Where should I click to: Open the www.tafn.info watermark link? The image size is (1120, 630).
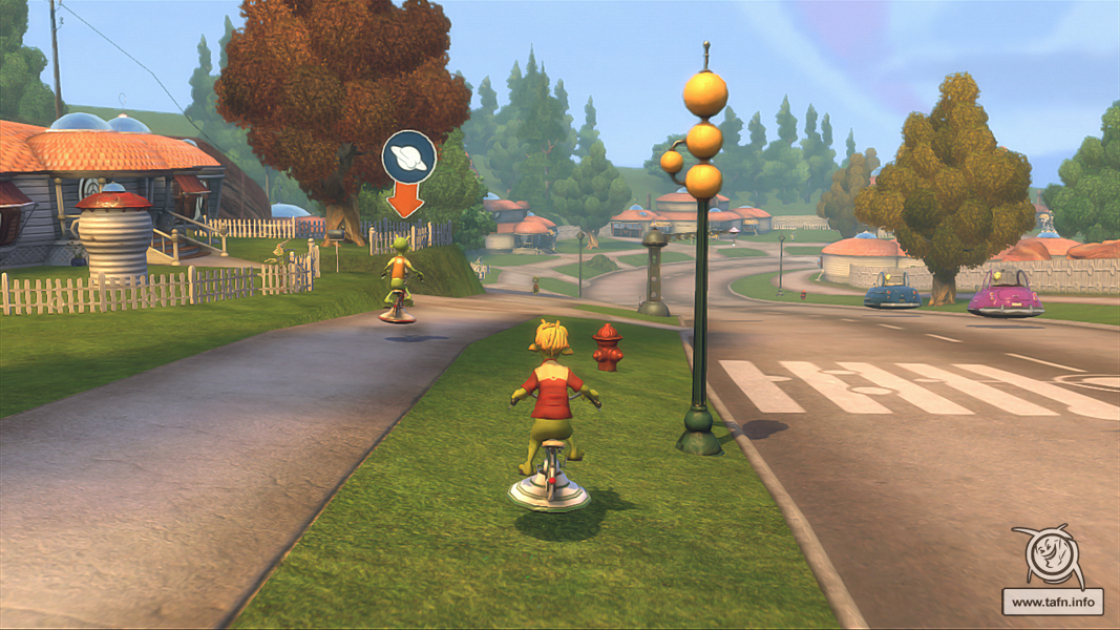point(1052,602)
